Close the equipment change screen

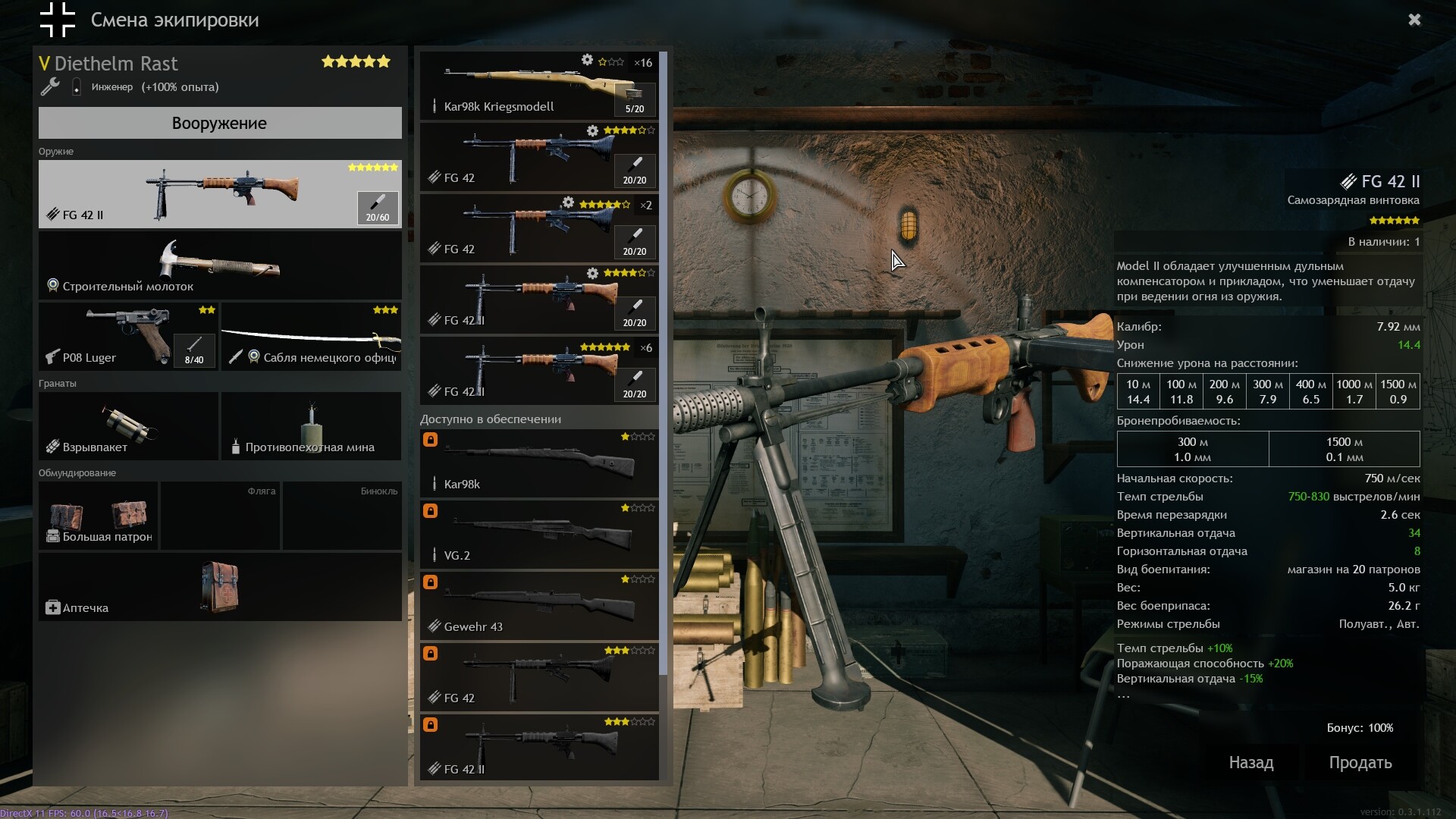(x=1414, y=20)
